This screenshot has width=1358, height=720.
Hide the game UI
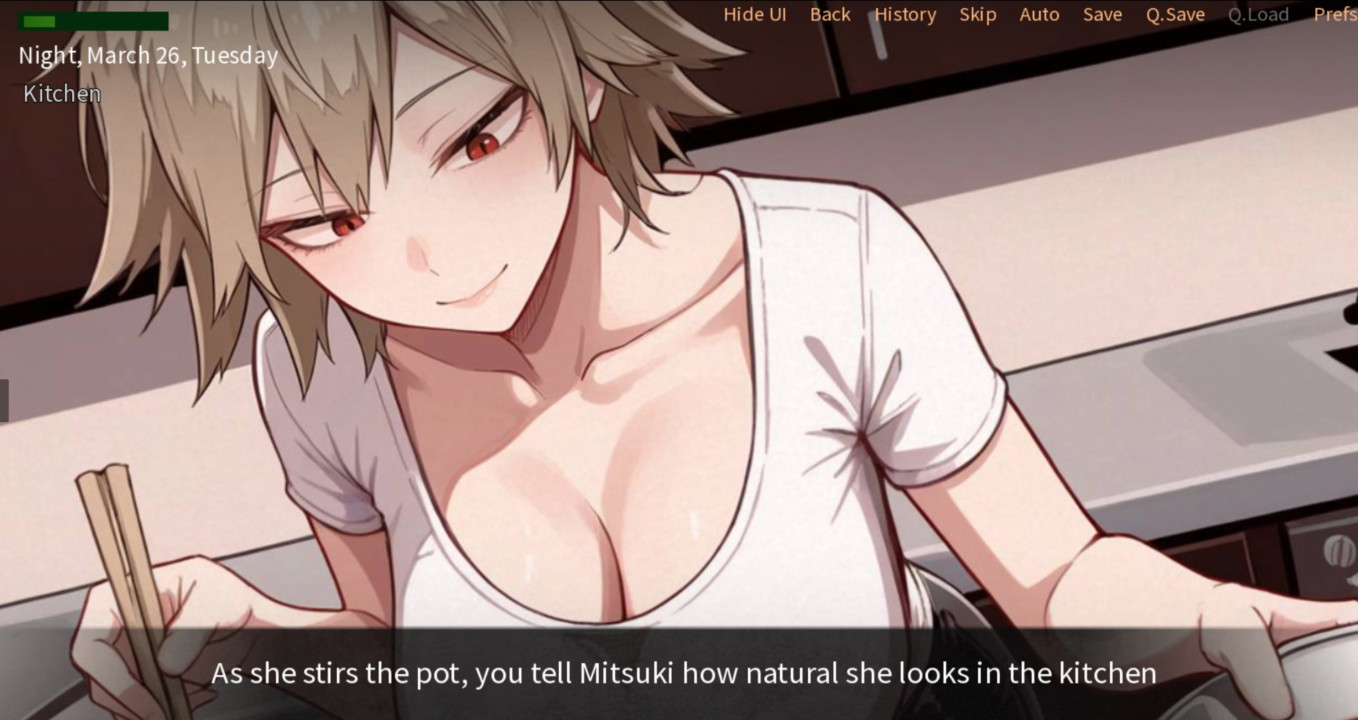pyautogui.click(x=754, y=15)
